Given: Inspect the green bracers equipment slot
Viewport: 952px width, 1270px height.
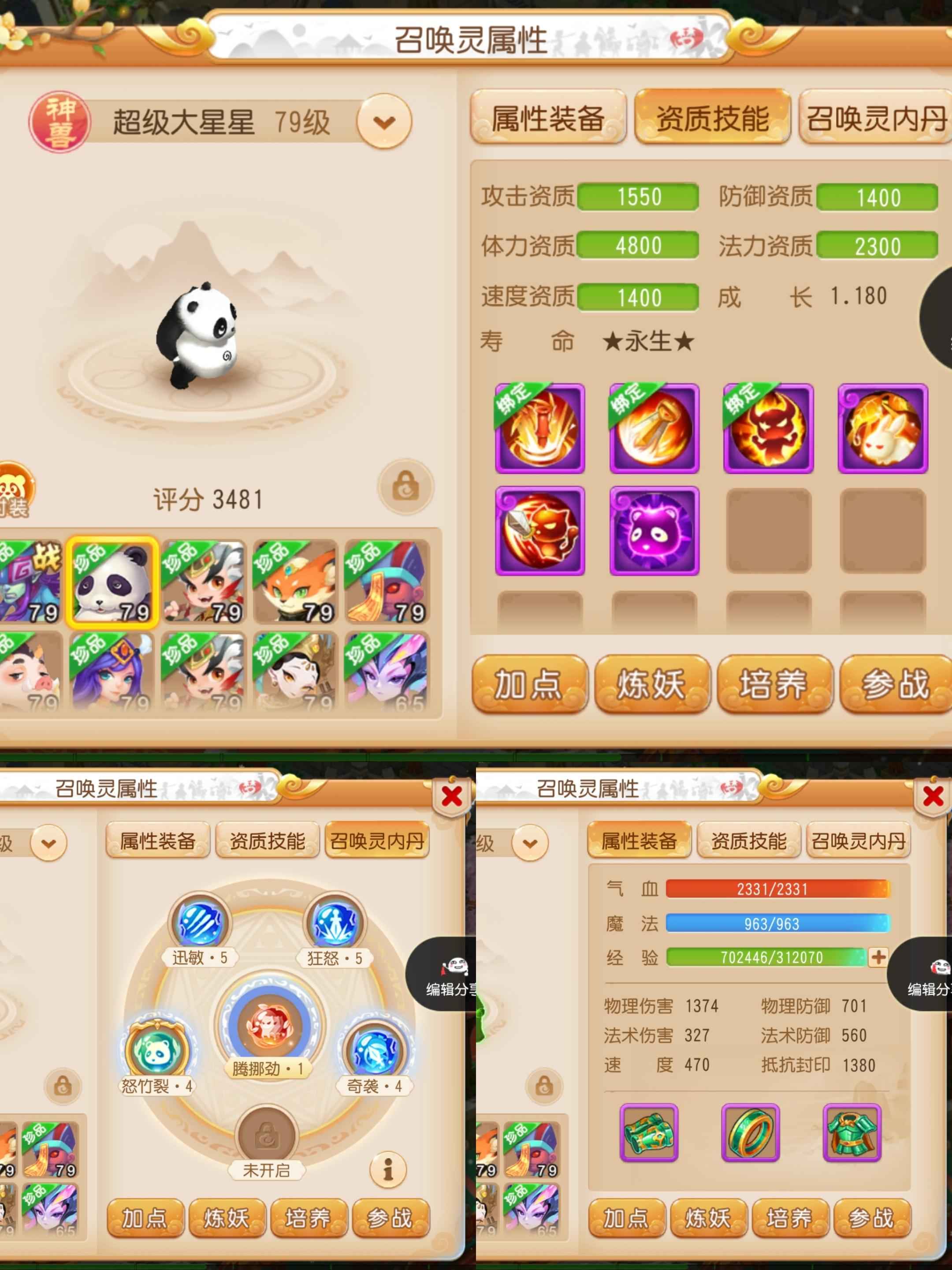Looking at the screenshot, I should (x=649, y=1132).
